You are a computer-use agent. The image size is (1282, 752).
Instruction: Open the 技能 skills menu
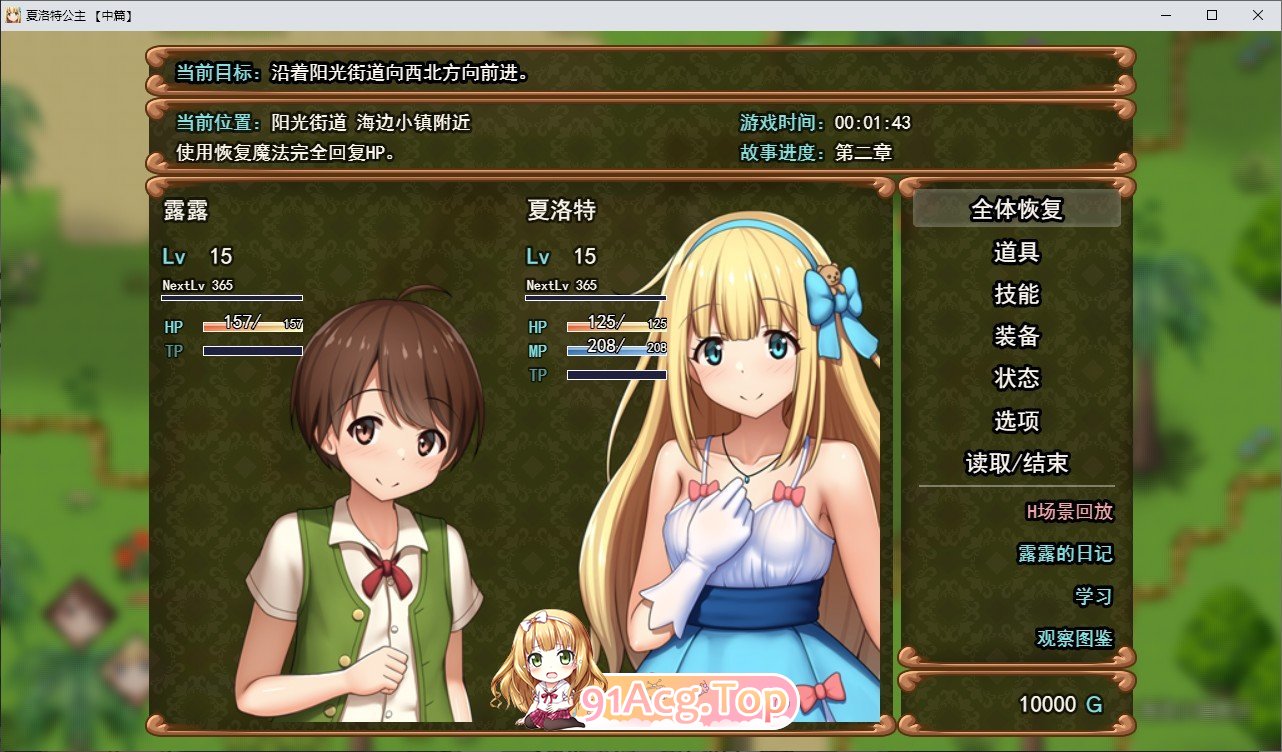tap(1017, 295)
